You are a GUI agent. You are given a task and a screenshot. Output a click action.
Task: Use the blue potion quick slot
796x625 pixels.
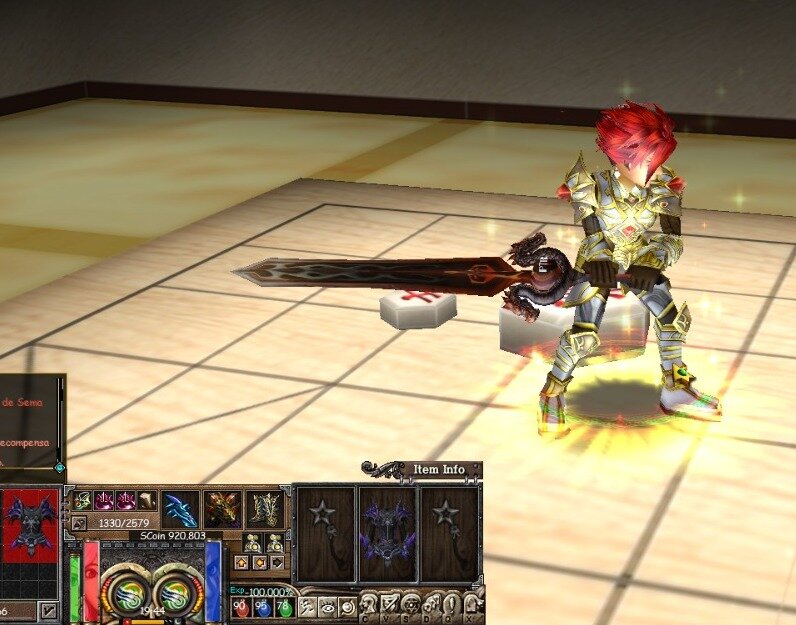(x=260, y=608)
